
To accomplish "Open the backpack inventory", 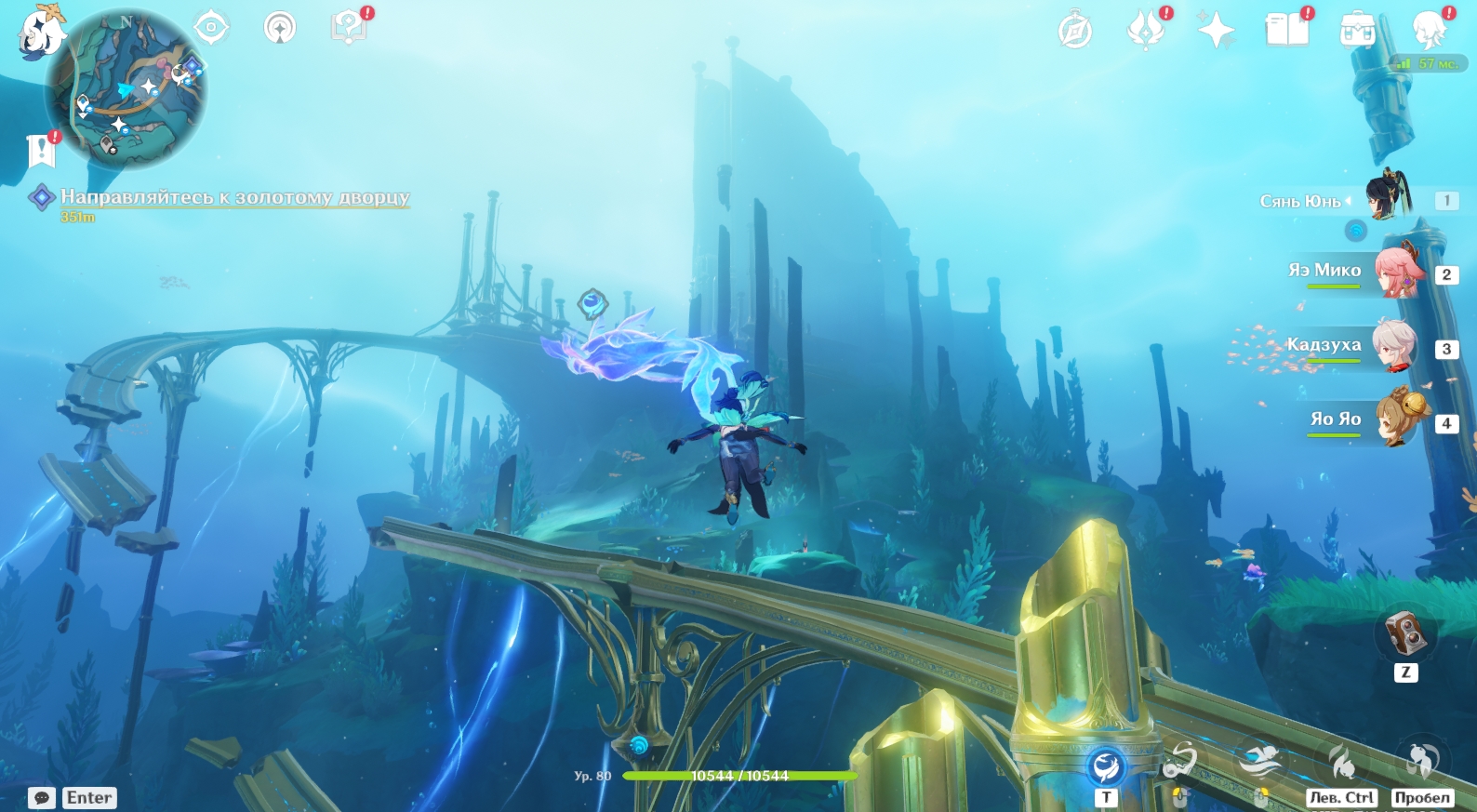I will 1357,30.
